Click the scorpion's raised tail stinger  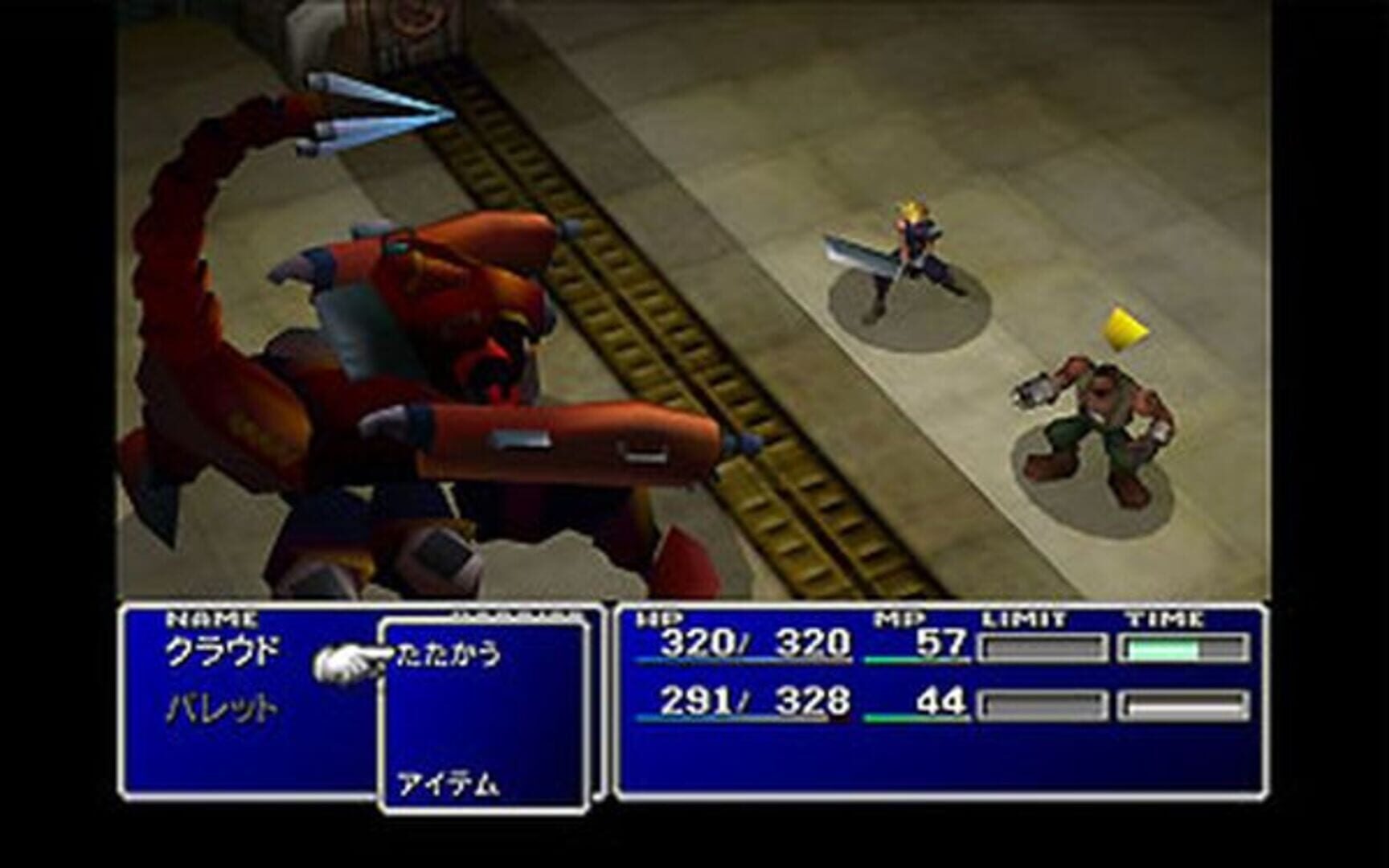[346, 113]
